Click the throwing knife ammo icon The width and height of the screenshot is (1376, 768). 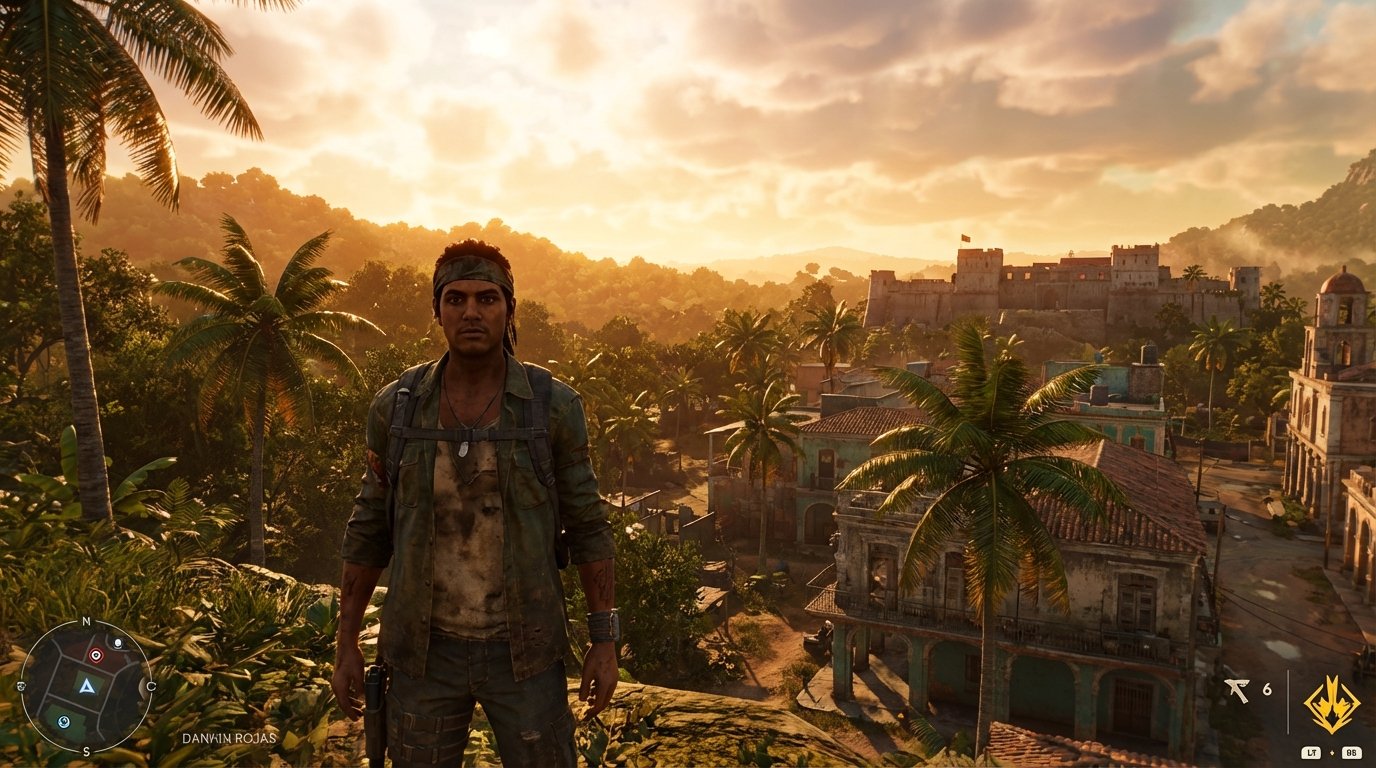point(1237,690)
